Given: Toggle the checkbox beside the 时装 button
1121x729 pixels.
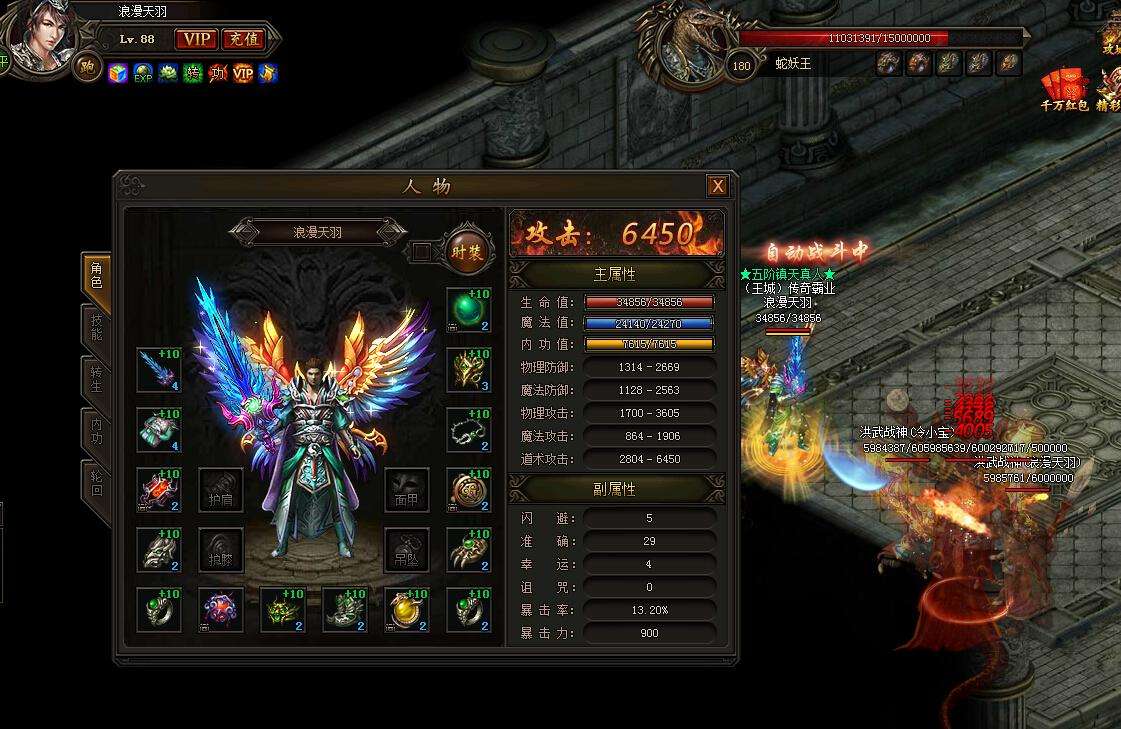Looking at the screenshot, I should [x=422, y=251].
